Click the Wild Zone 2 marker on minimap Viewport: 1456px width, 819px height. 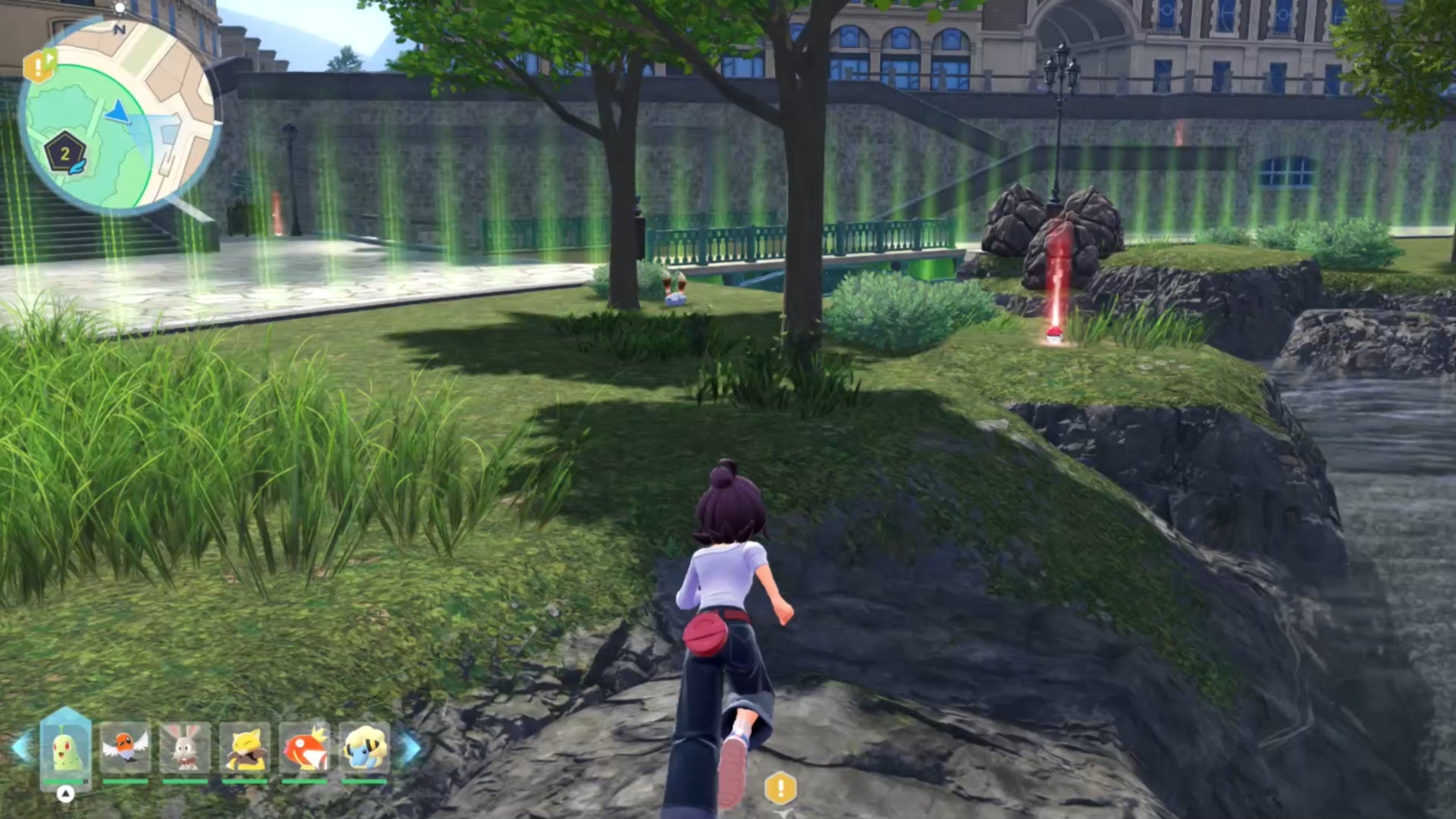(x=65, y=155)
